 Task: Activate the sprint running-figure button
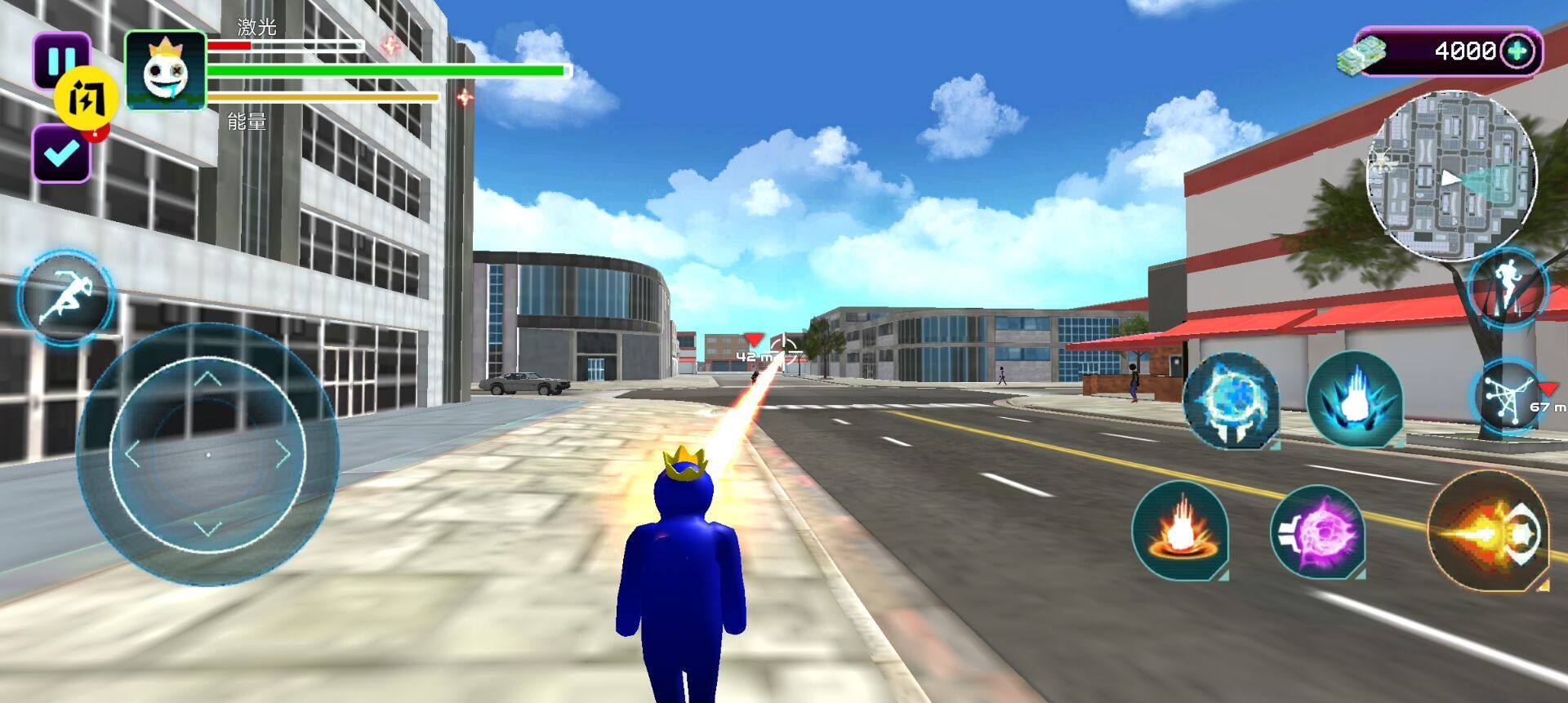point(67,296)
